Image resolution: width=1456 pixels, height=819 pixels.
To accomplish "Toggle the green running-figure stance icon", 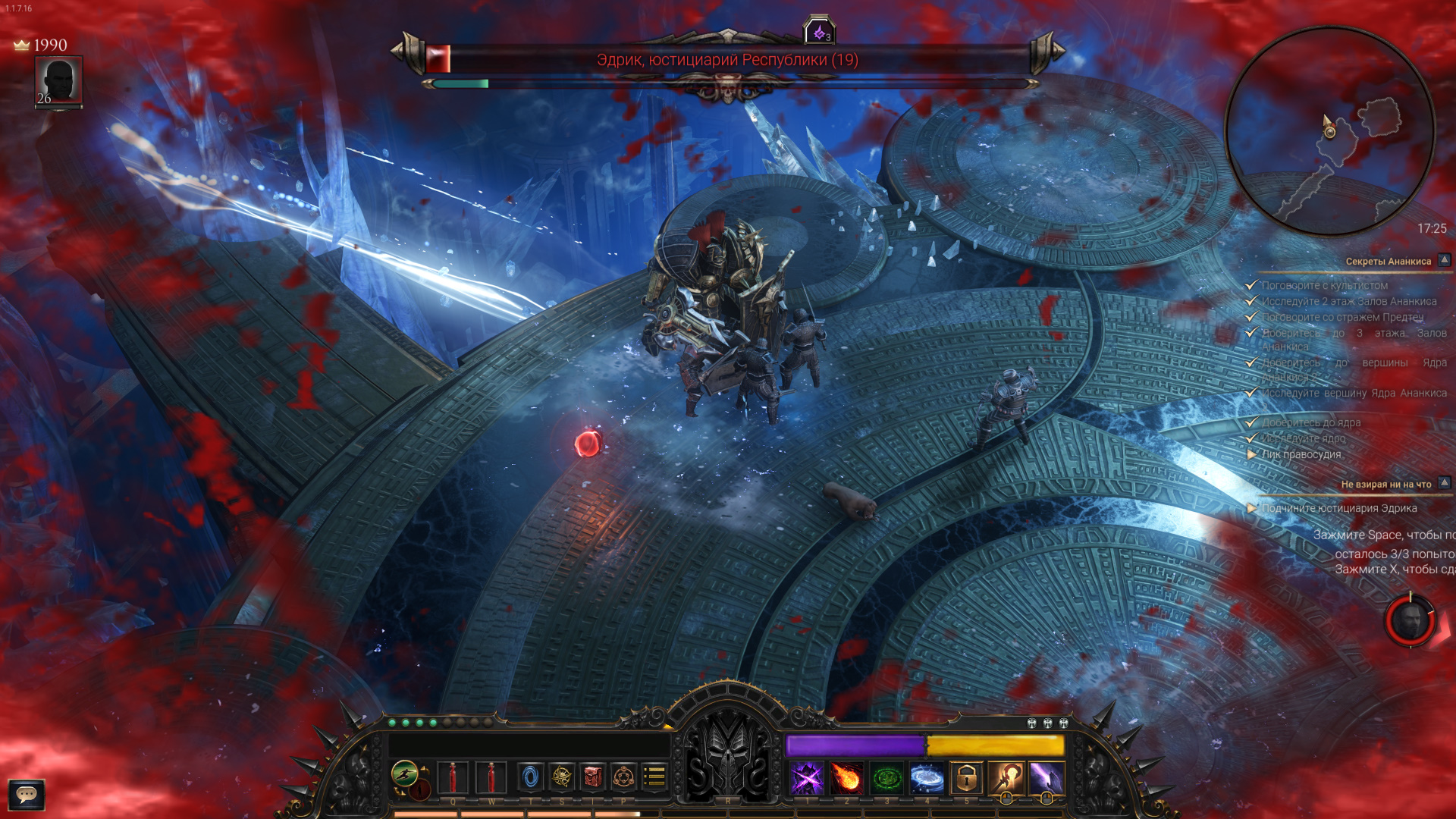I will (405, 773).
